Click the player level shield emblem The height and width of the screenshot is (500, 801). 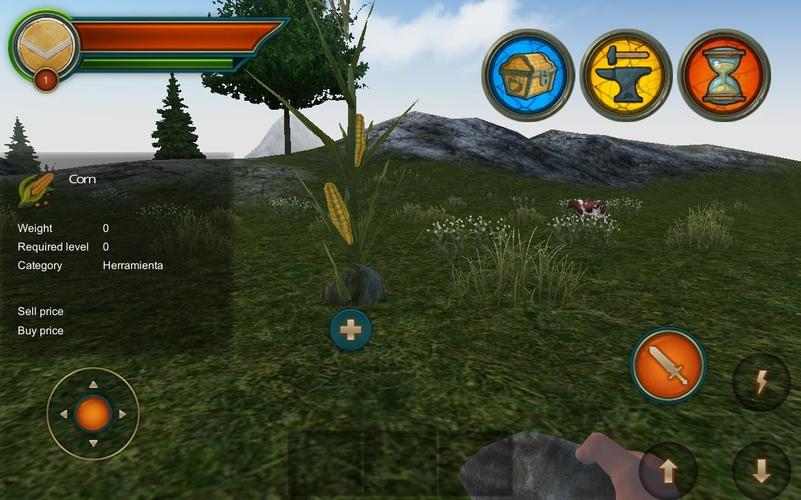coord(44,46)
